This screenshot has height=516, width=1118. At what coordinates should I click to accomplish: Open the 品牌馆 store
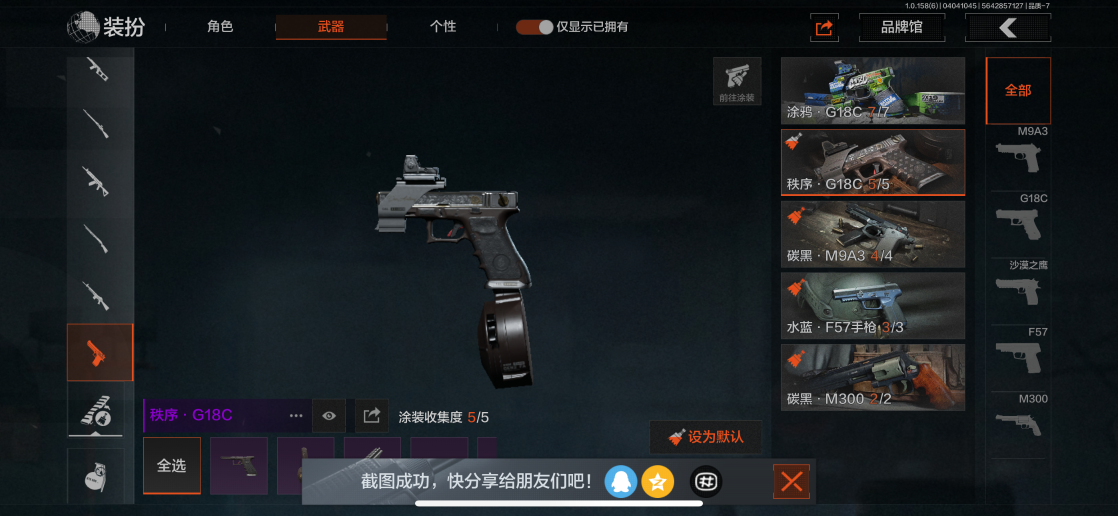[901, 27]
